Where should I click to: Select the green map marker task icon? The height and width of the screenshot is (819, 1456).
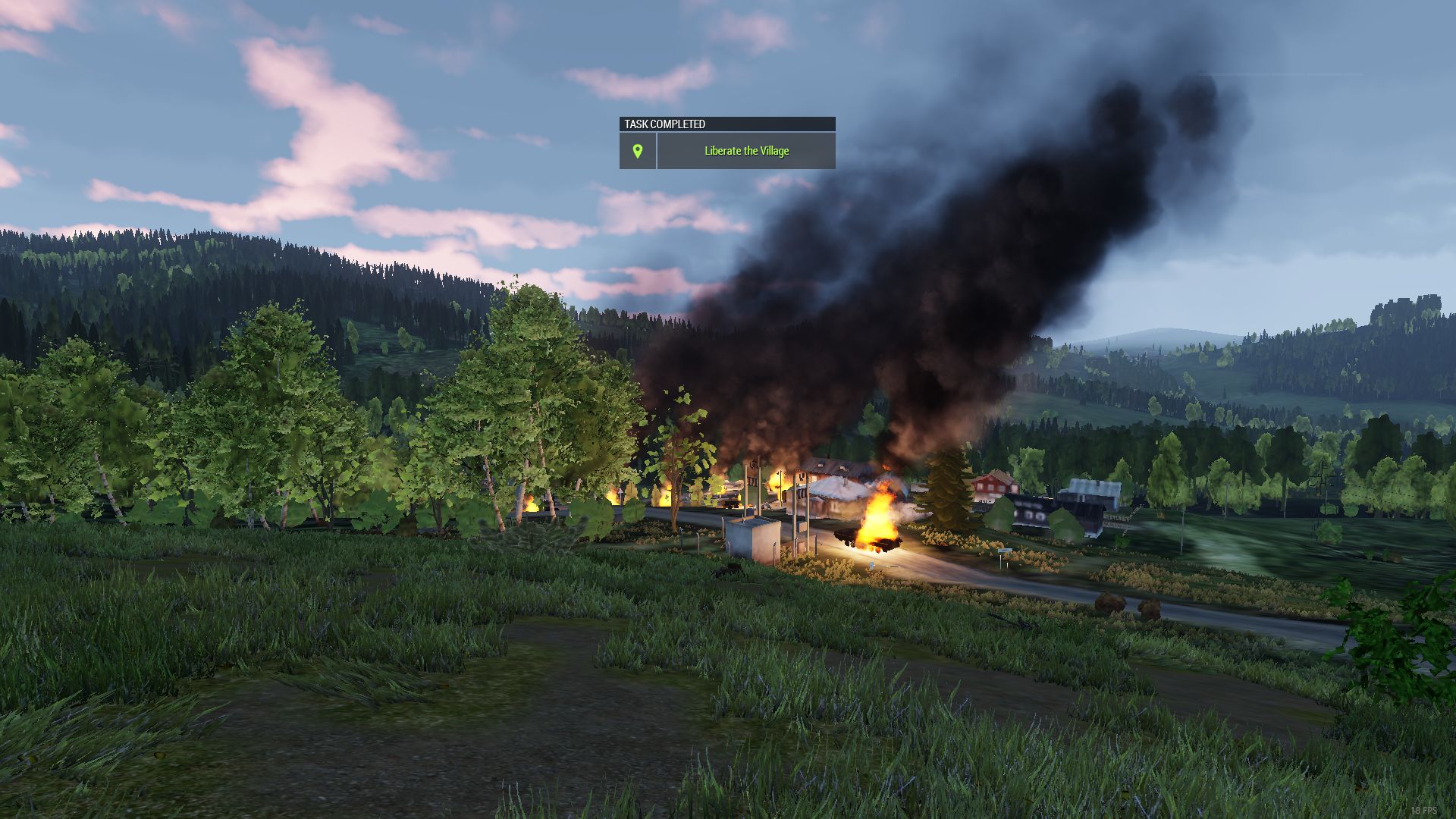tap(638, 151)
